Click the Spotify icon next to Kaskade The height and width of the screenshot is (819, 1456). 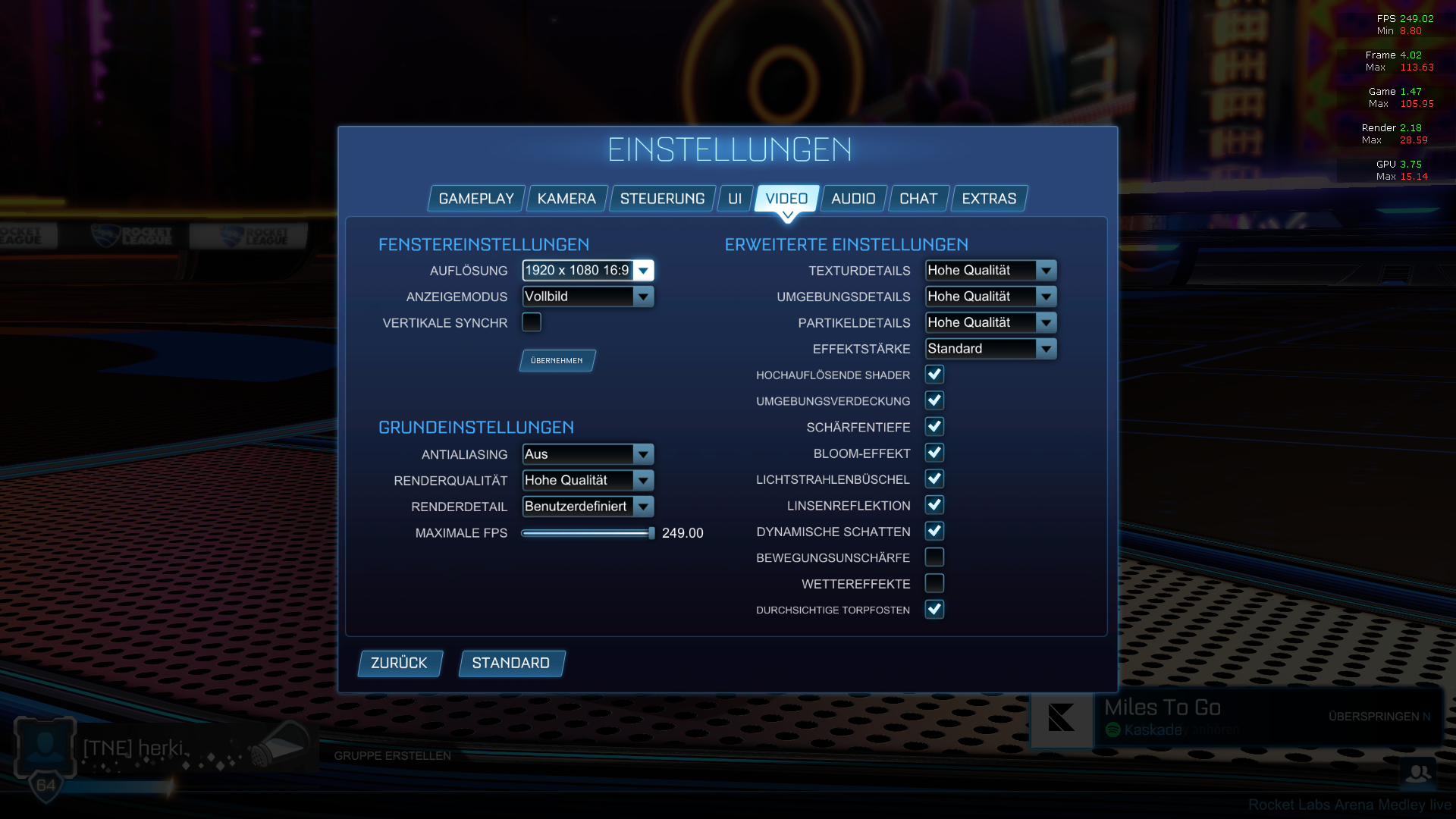(1113, 730)
